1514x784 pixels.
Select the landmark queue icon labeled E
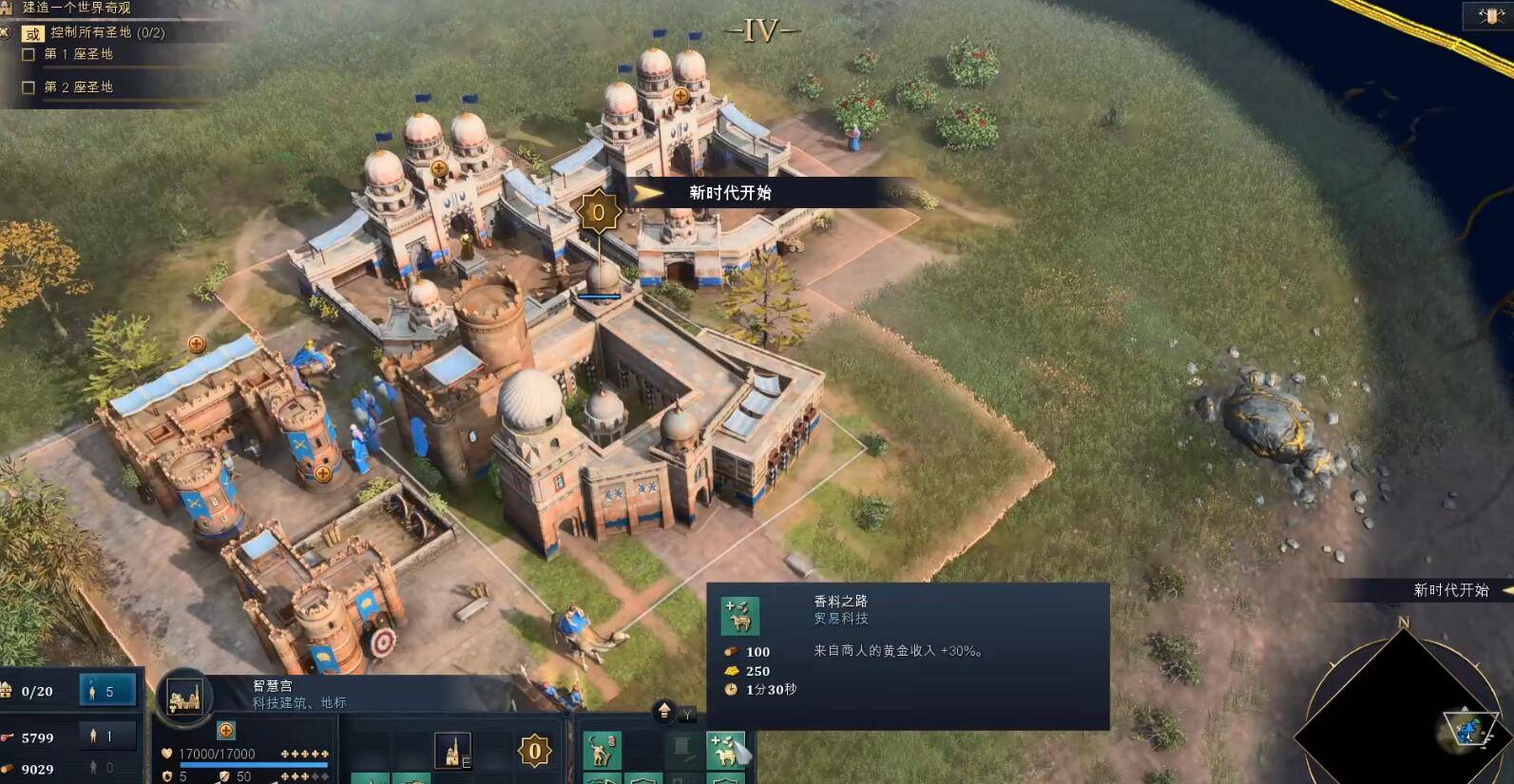[453, 751]
